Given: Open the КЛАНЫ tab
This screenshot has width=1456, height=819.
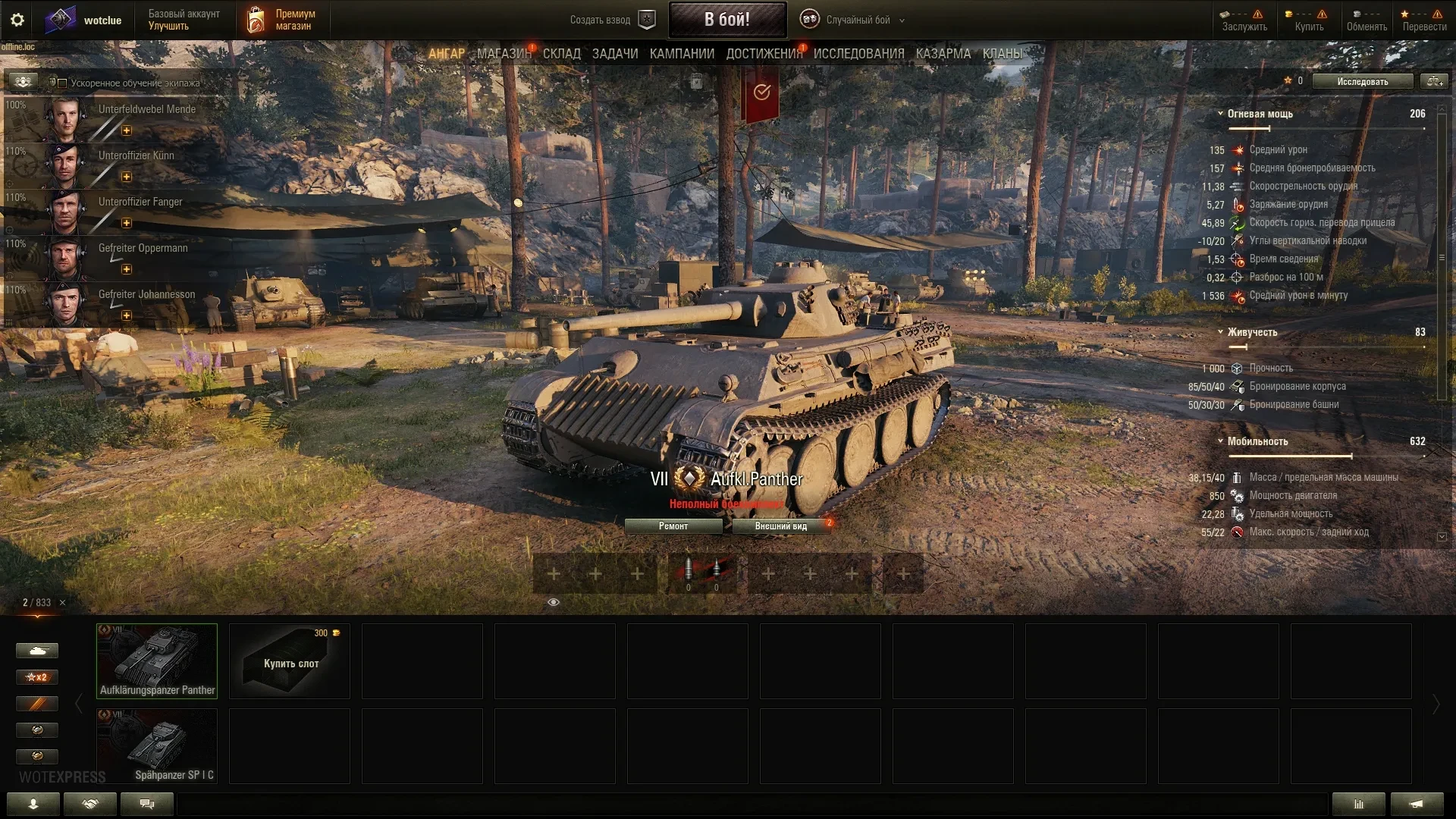Looking at the screenshot, I should (x=1002, y=54).
